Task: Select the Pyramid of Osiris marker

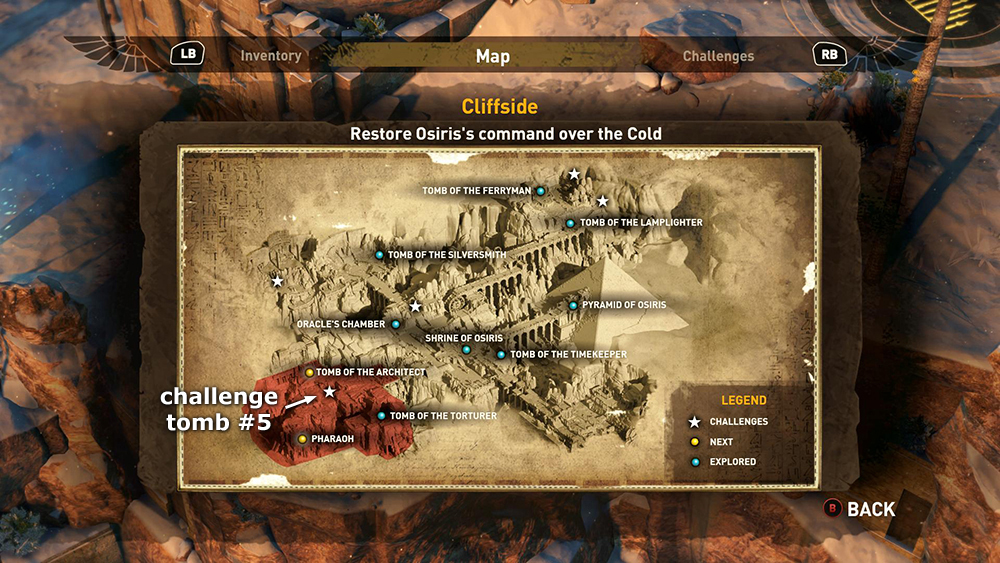Action: 573,305
